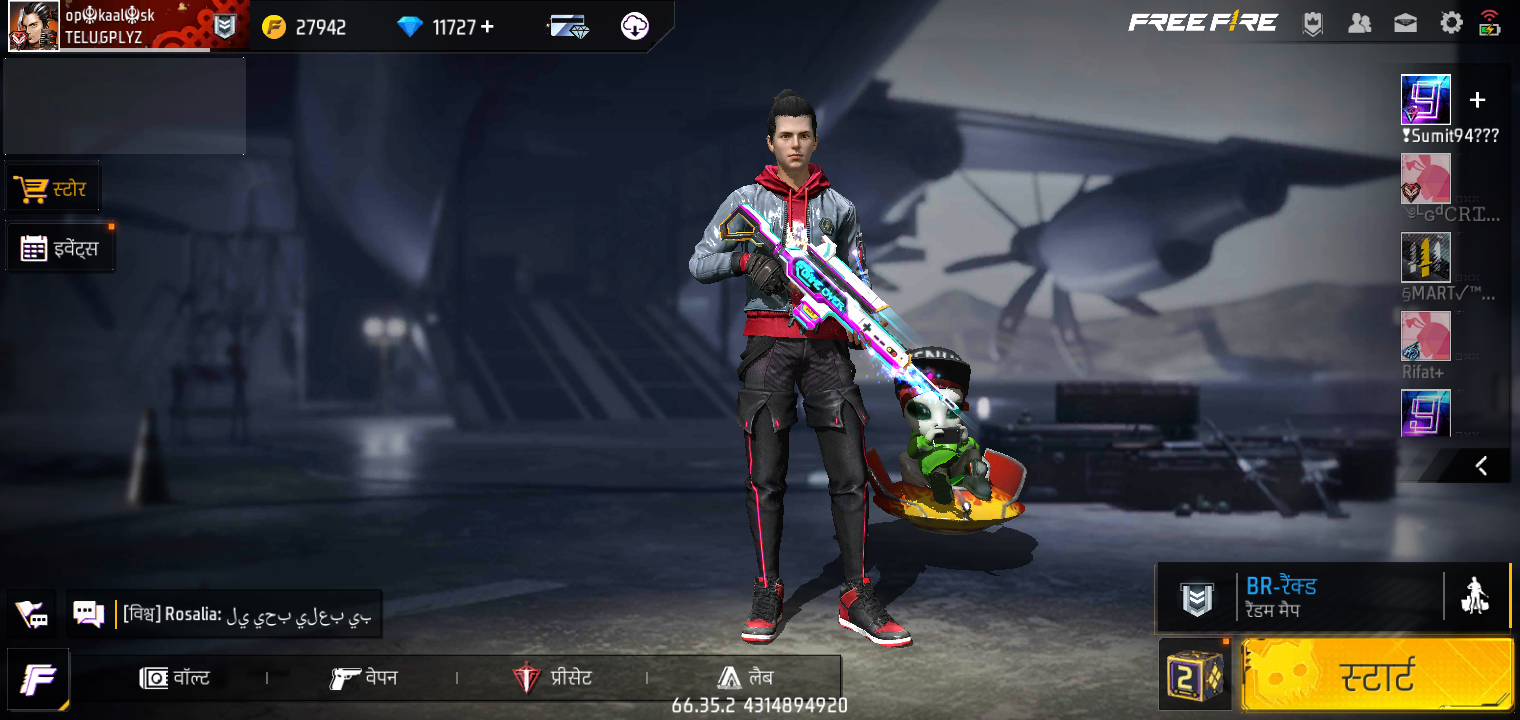Select Sumit94 in the friends list
The height and width of the screenshot is (720, 1520).
(1426, 100)
